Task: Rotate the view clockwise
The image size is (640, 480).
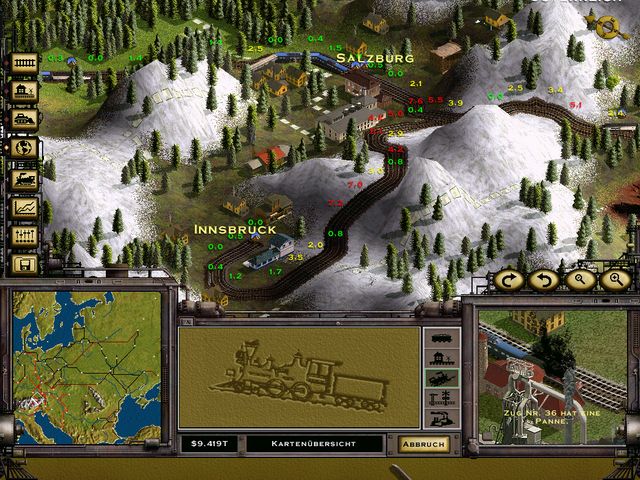Action: pos(509,279)
